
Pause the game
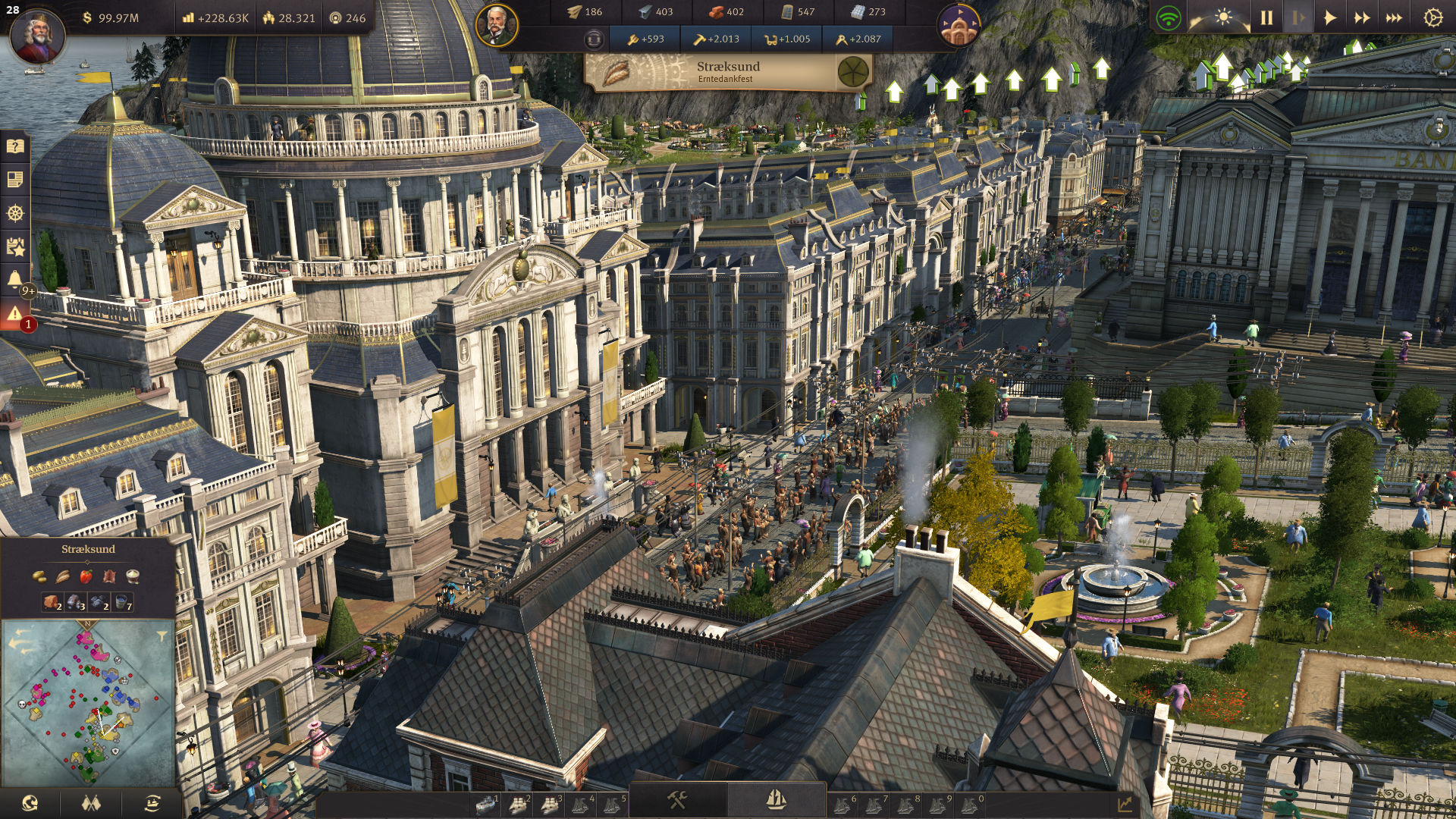click(1266, 17)
